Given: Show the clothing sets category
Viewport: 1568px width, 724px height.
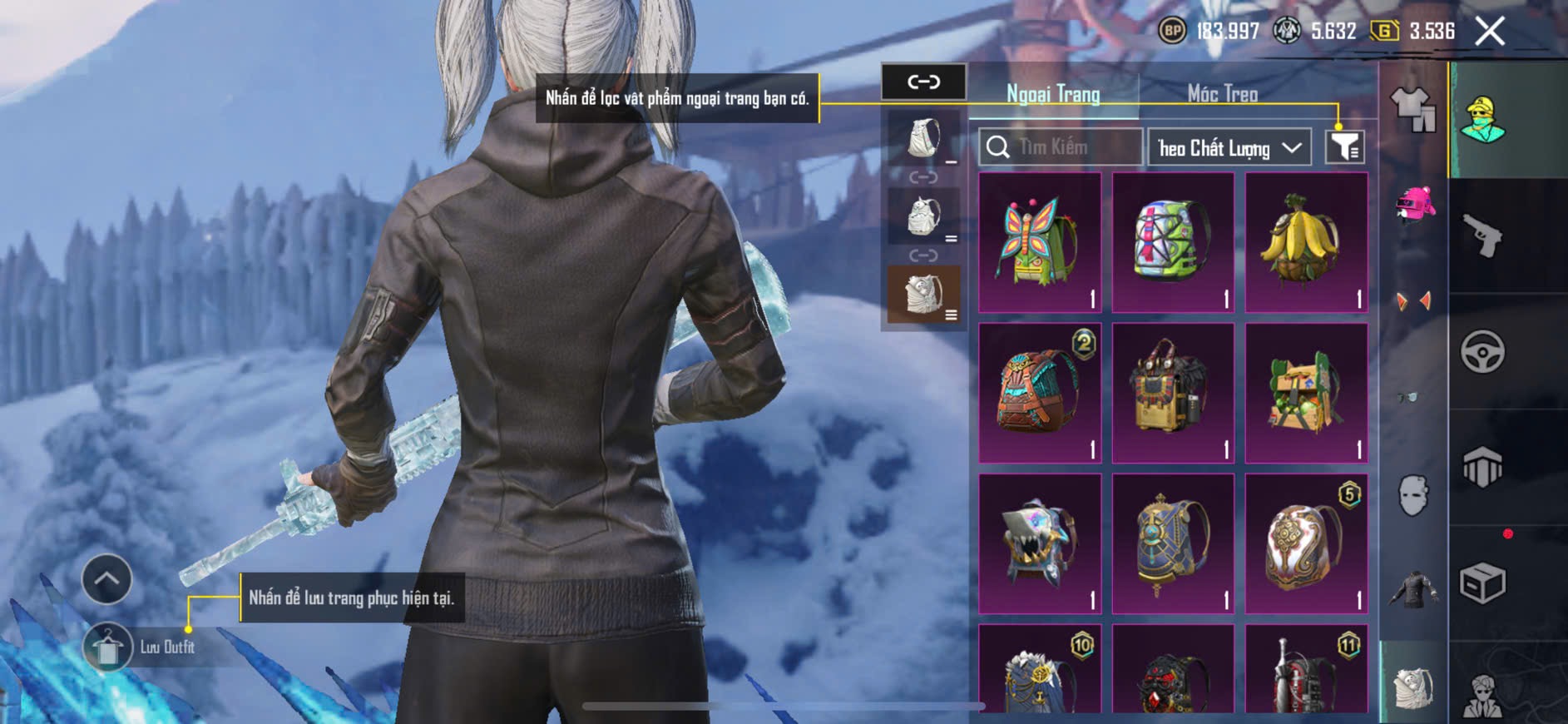Looking at the screenshot, I should click(1412, 109).
